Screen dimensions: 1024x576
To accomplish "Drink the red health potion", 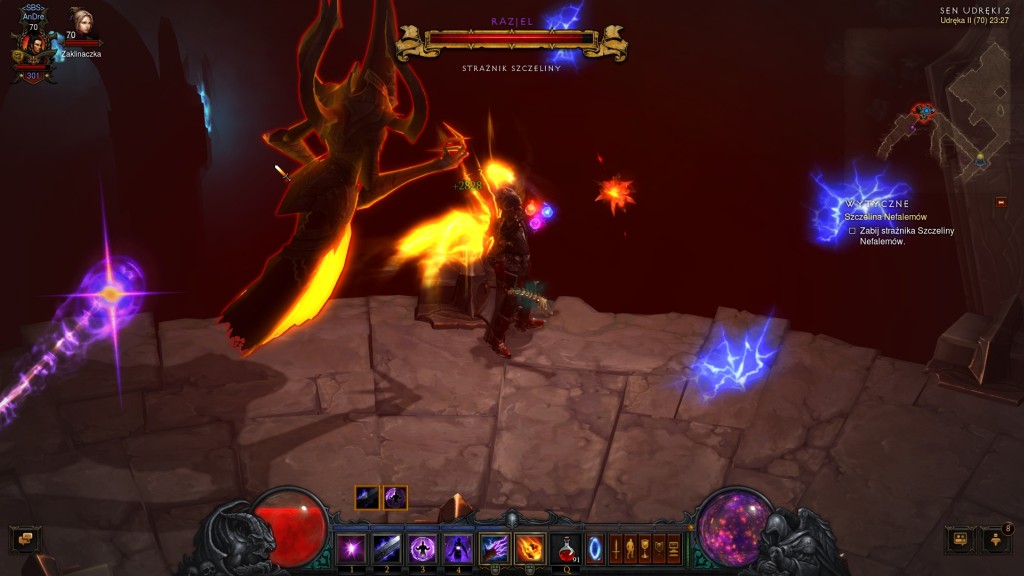I will pos(566,548).
